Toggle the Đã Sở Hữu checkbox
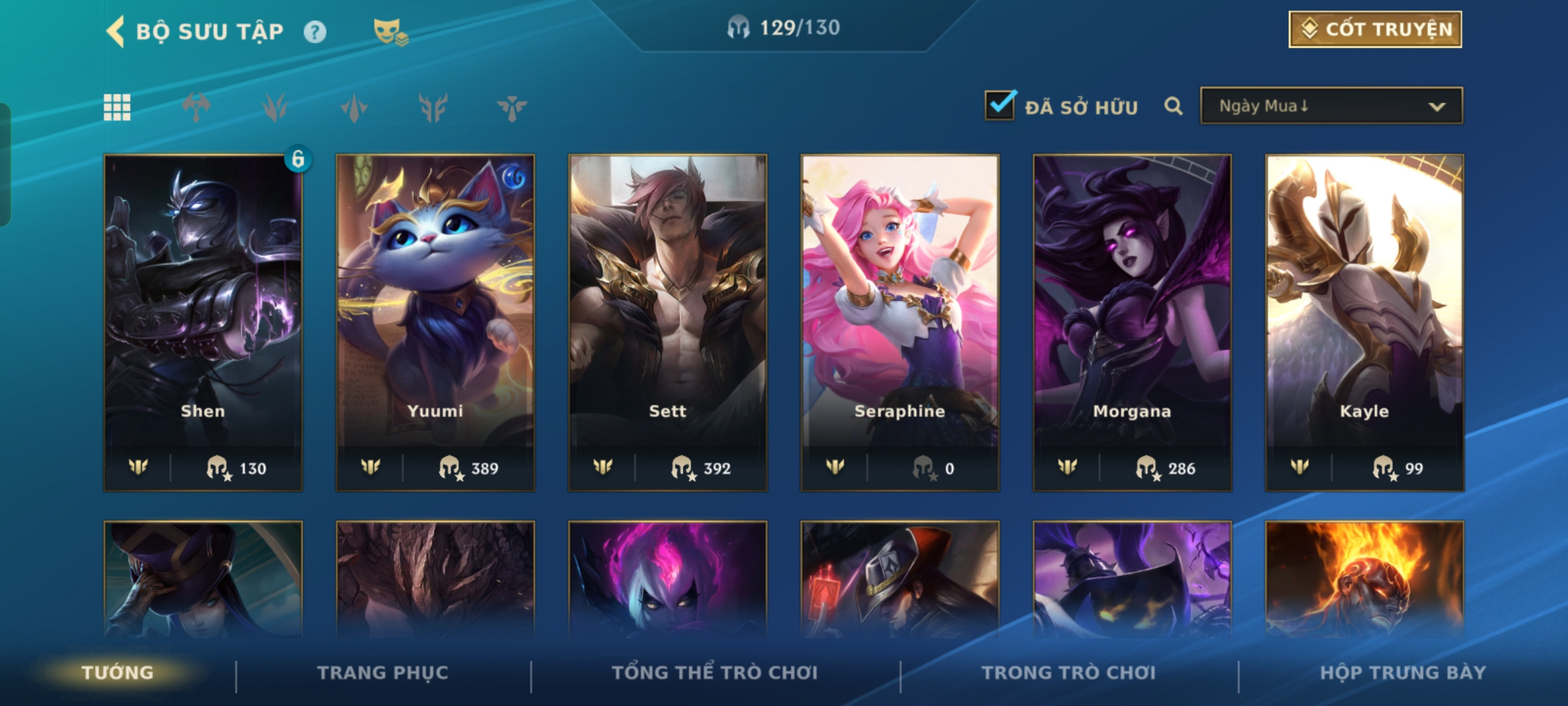 tap(1000, 106)
